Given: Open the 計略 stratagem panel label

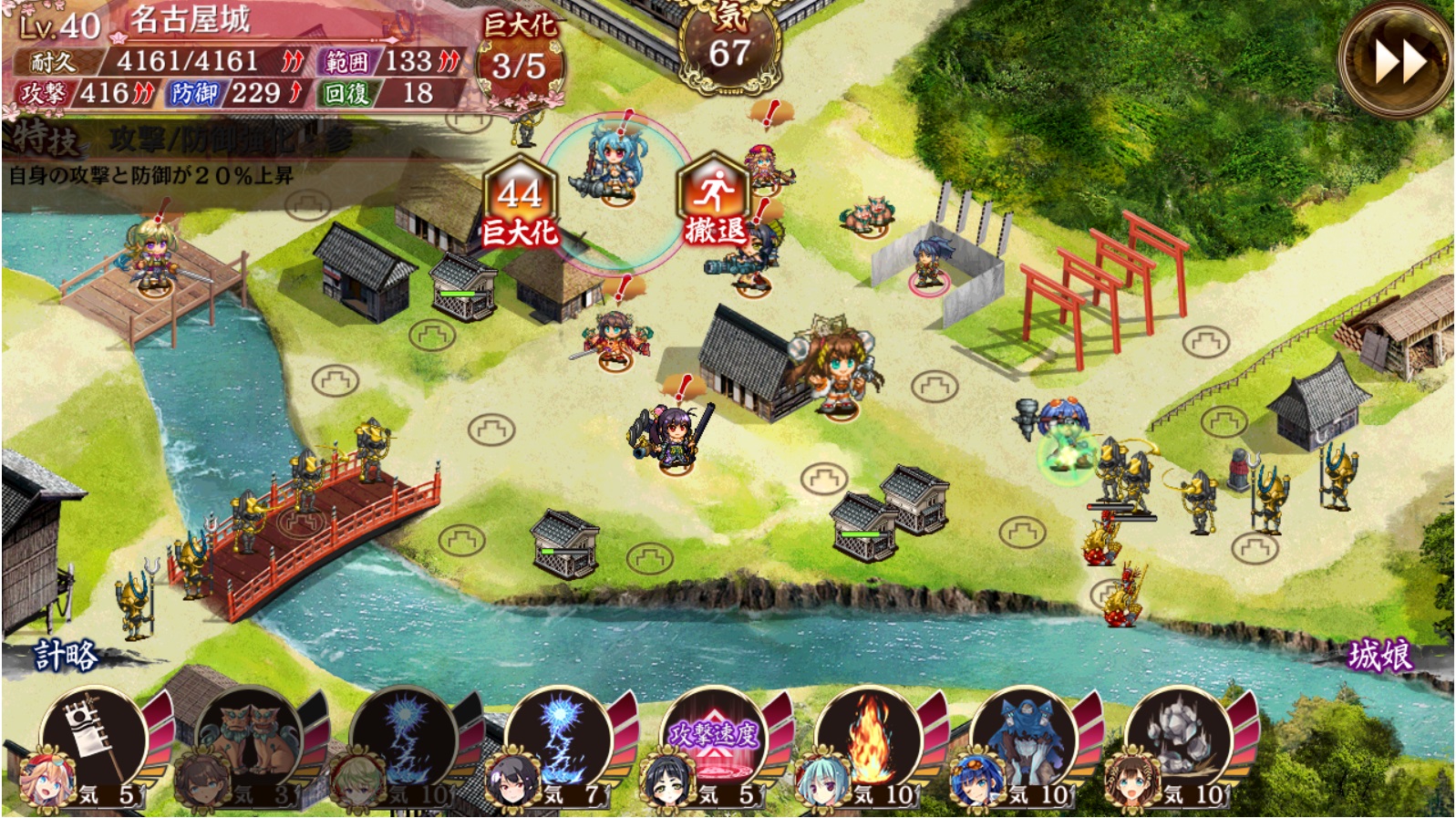Looking at the screenshot, I should (x=66, y=655).
